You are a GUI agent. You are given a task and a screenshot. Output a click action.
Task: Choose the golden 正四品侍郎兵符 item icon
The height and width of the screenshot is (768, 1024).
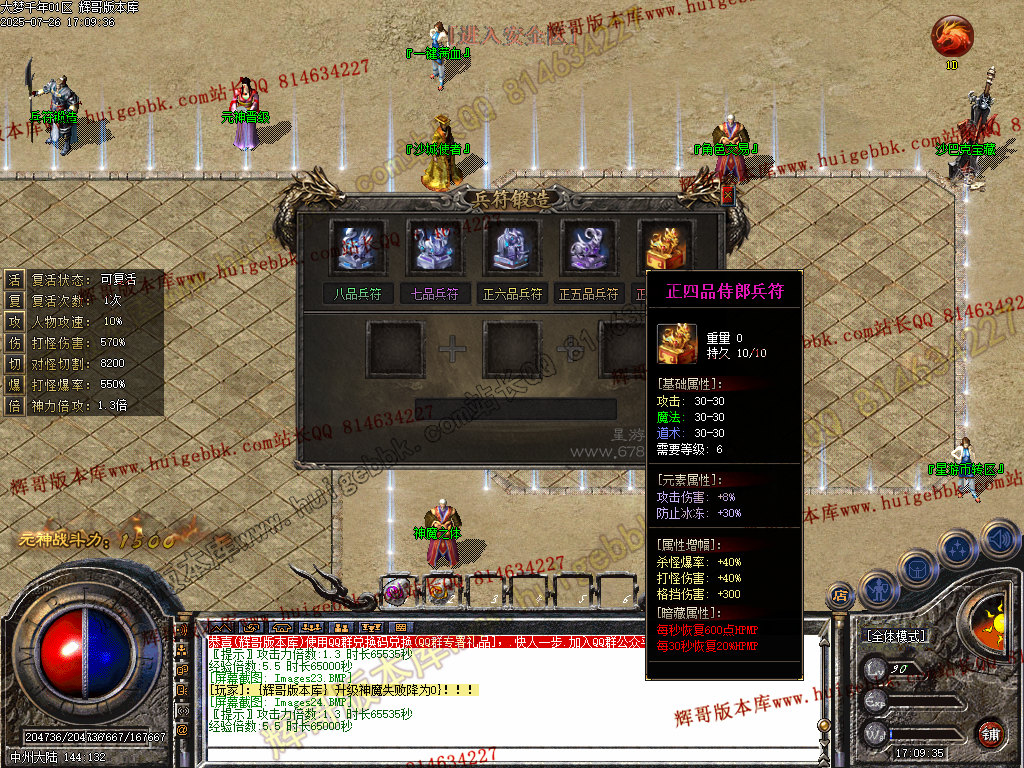point(666,247)
